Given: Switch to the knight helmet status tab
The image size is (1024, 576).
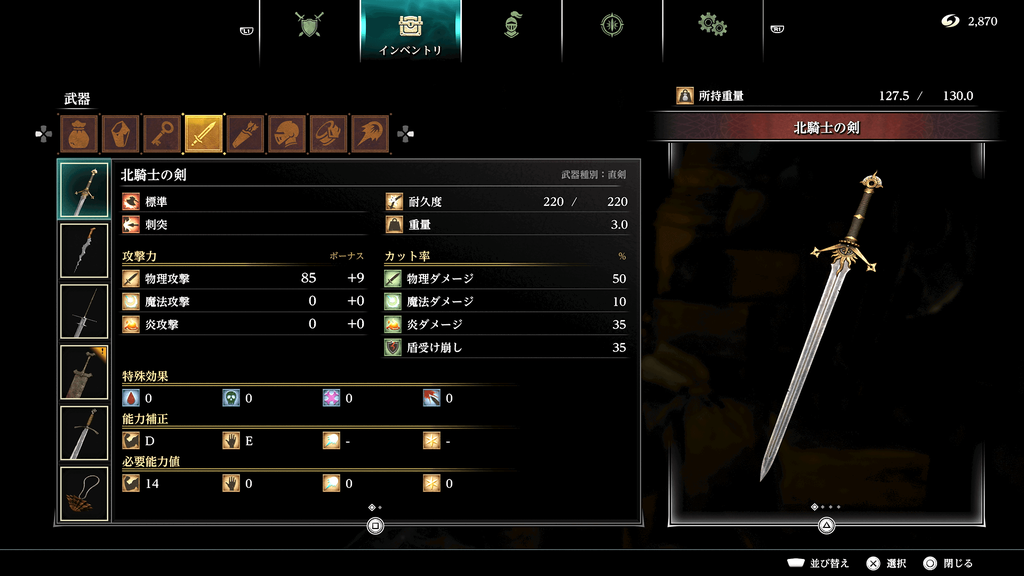Looking at the screenshot, I should tap(512, 26).
